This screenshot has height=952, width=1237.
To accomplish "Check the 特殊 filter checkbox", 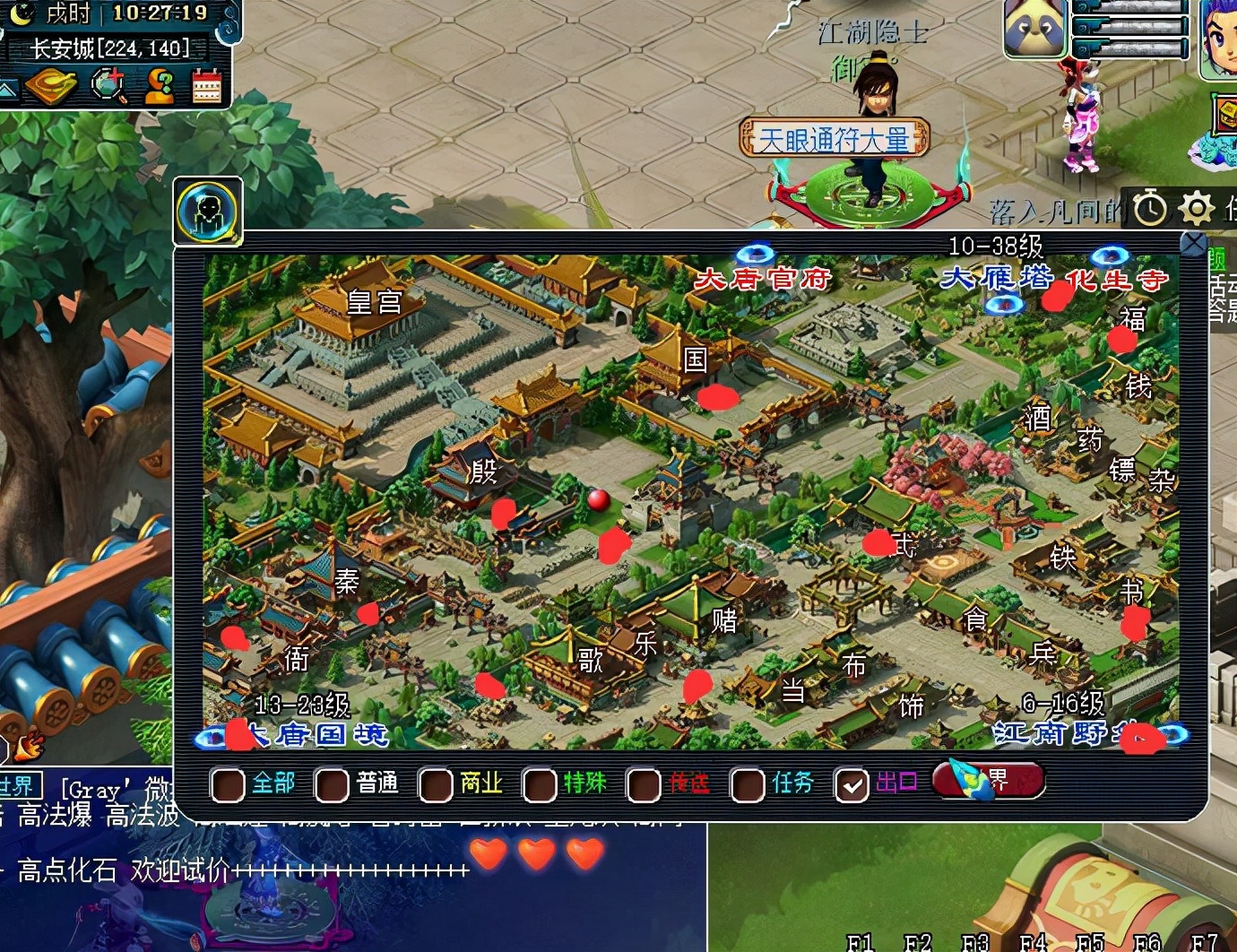I will tap(540, 785).
